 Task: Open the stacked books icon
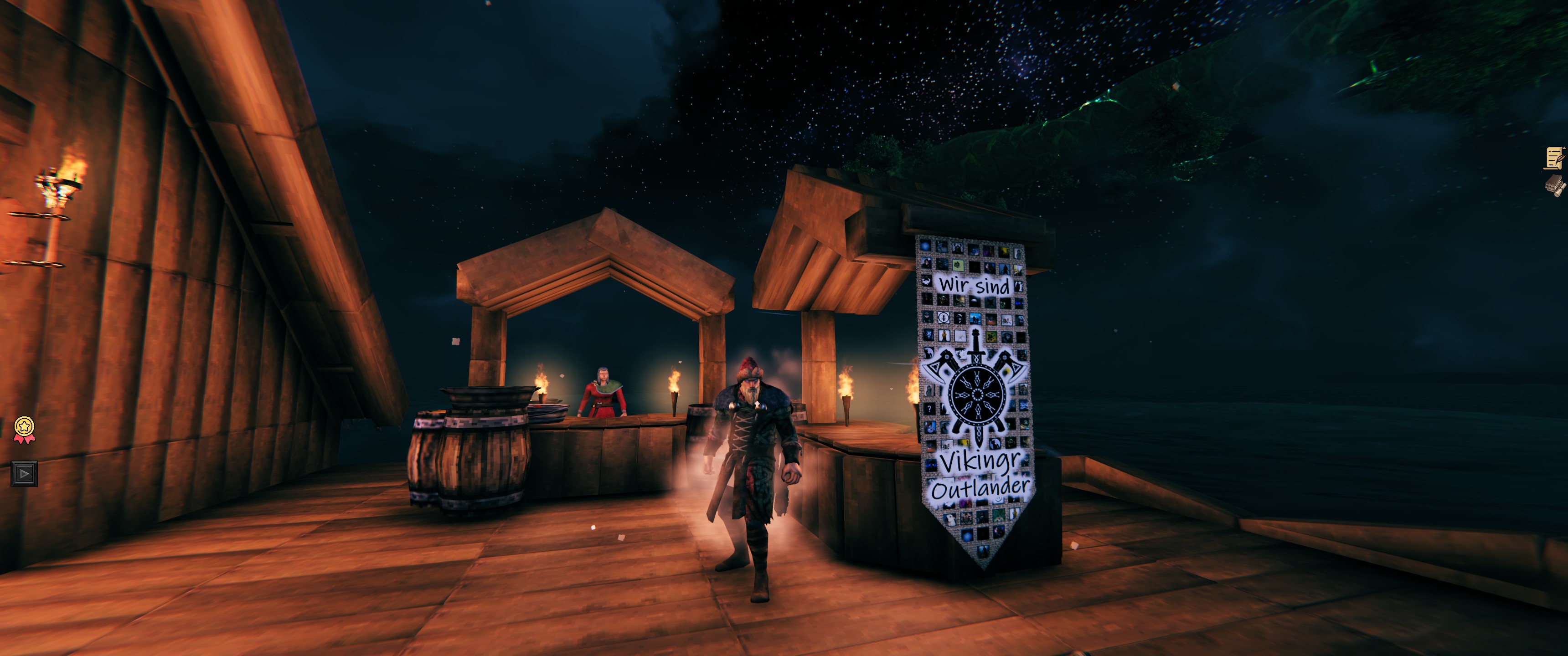pyautogui.click(x=1555, y=185)
